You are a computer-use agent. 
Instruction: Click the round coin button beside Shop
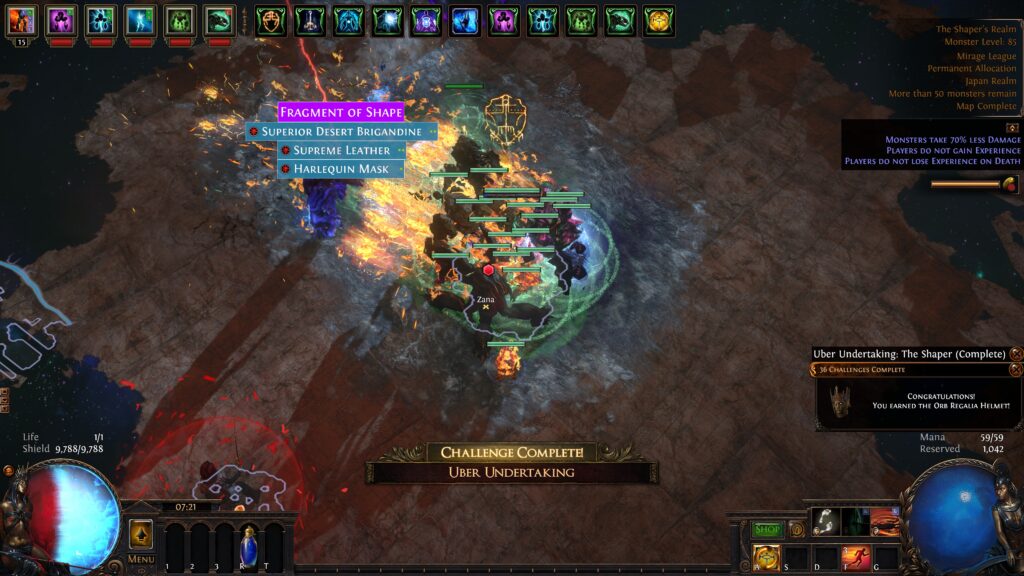pos(797,529)
